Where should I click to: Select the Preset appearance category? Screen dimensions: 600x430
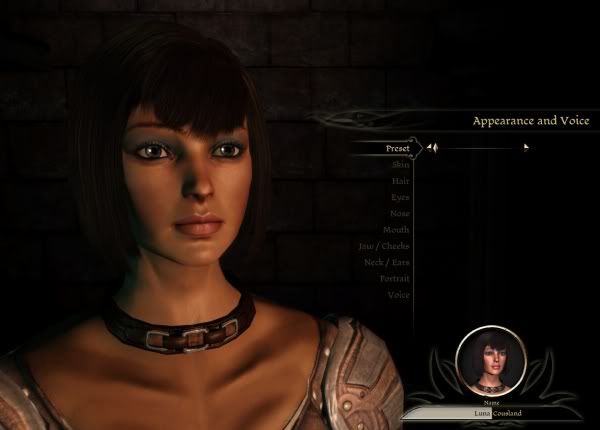tap(398, 148)
